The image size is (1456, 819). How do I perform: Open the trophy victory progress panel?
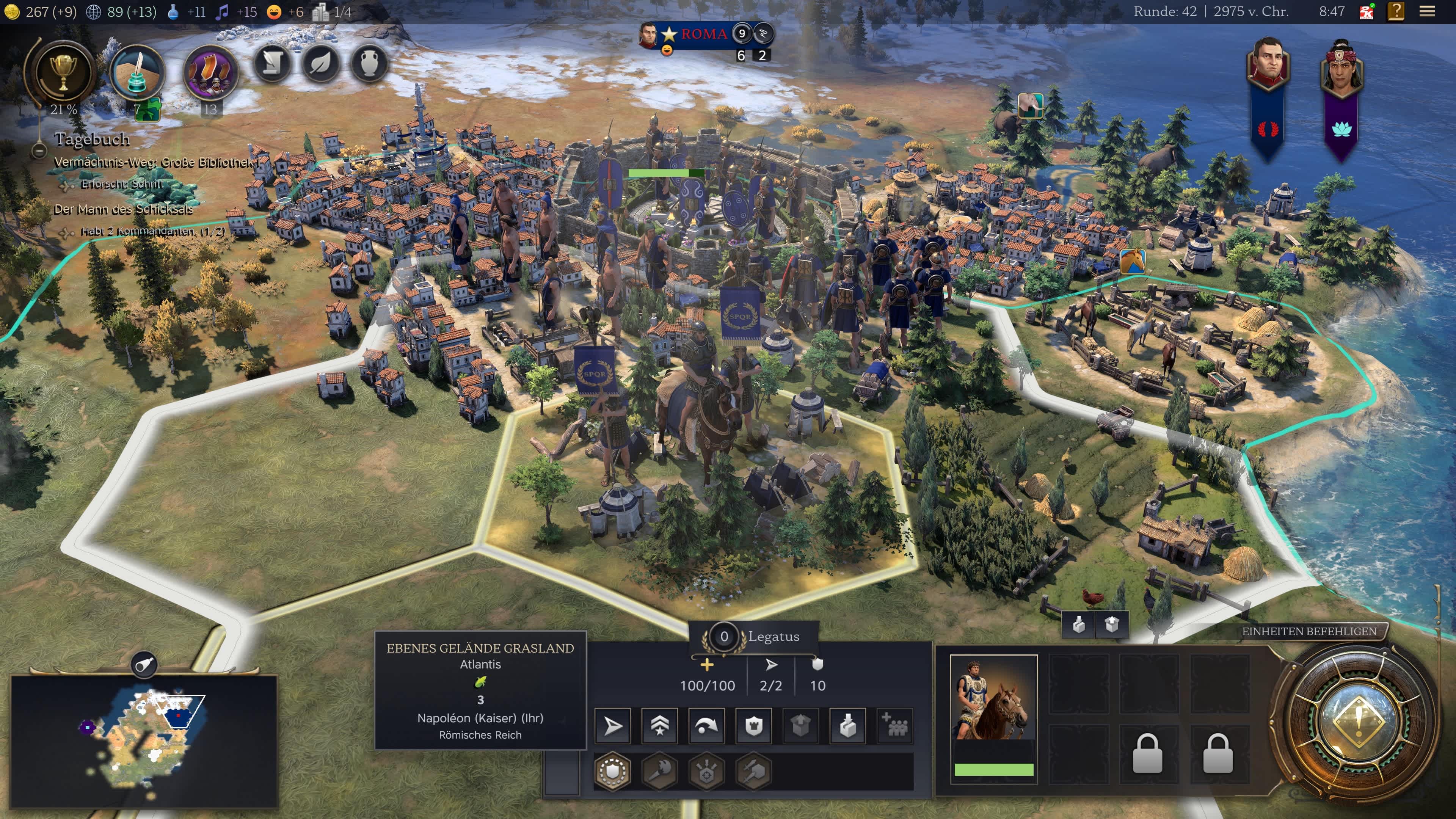[63, 73]
